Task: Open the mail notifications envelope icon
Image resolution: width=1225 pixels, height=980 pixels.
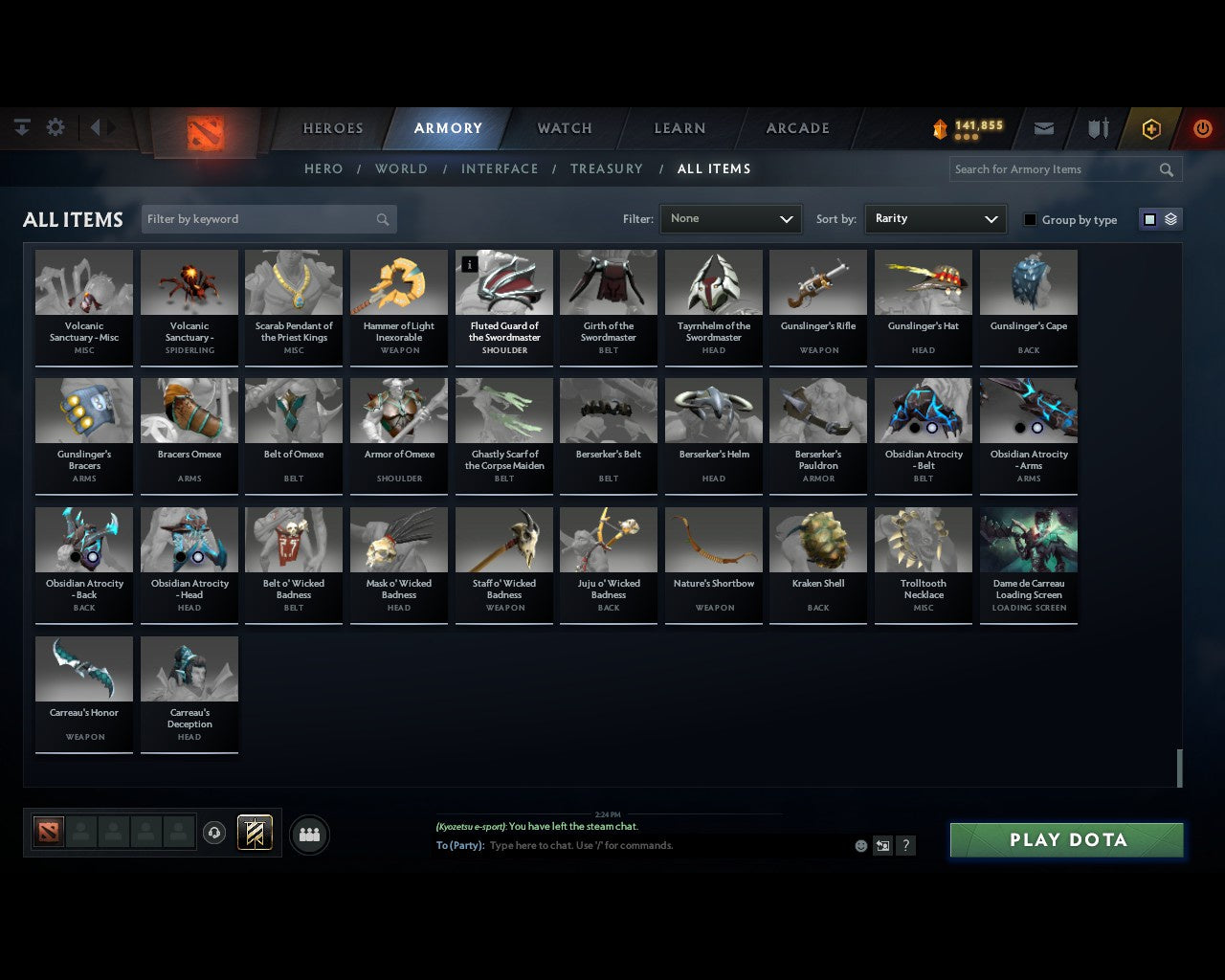Action: tap(1043, 127)
